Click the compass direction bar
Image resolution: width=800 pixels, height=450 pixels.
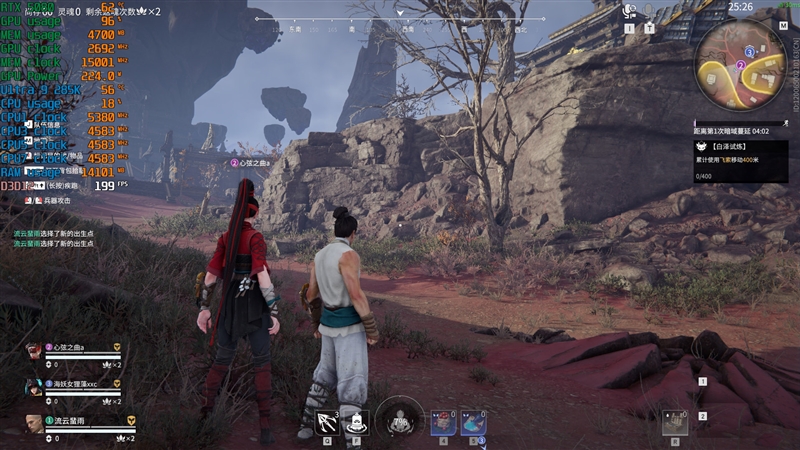[x=400, y=19]
